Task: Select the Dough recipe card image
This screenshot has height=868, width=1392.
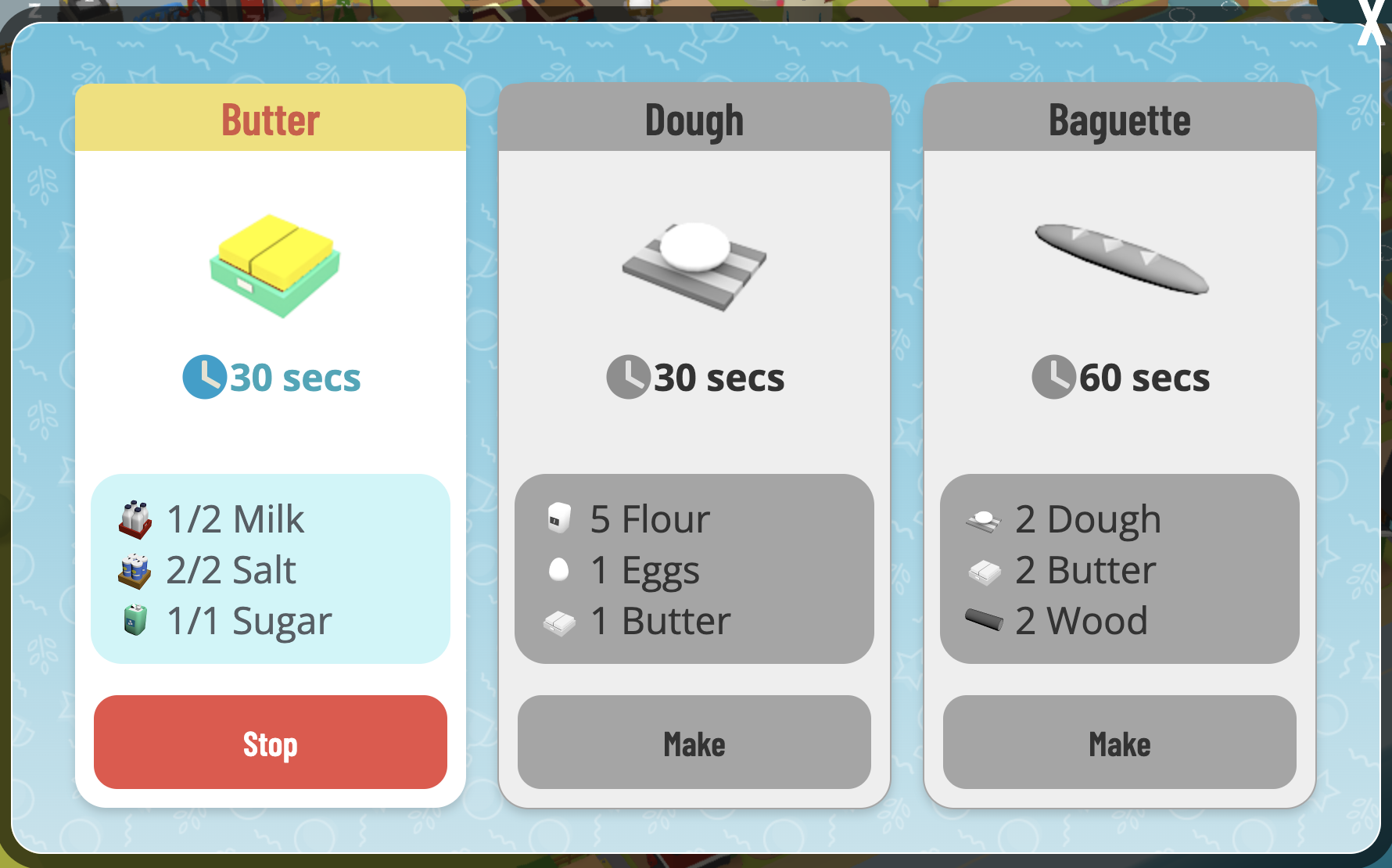Action: pos(694,266)
